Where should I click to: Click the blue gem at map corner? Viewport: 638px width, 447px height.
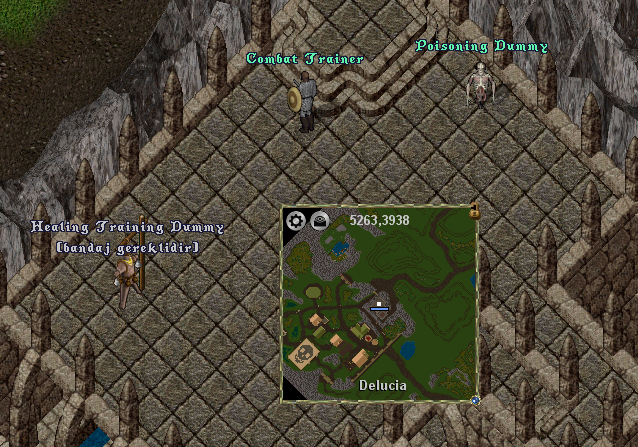[x=475, y=400]
